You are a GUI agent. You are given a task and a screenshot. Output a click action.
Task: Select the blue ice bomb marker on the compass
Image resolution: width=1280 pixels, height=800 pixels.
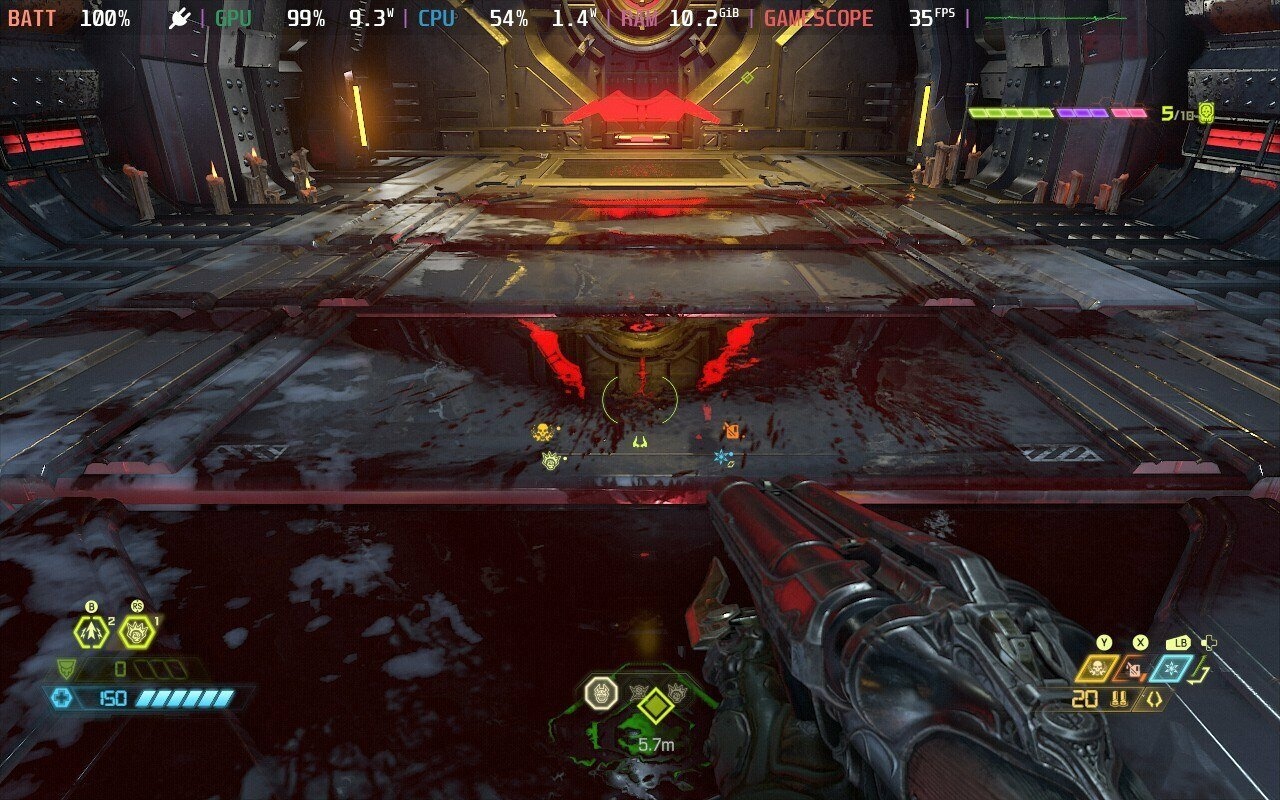pyautogui.click(x=720, y=457)
